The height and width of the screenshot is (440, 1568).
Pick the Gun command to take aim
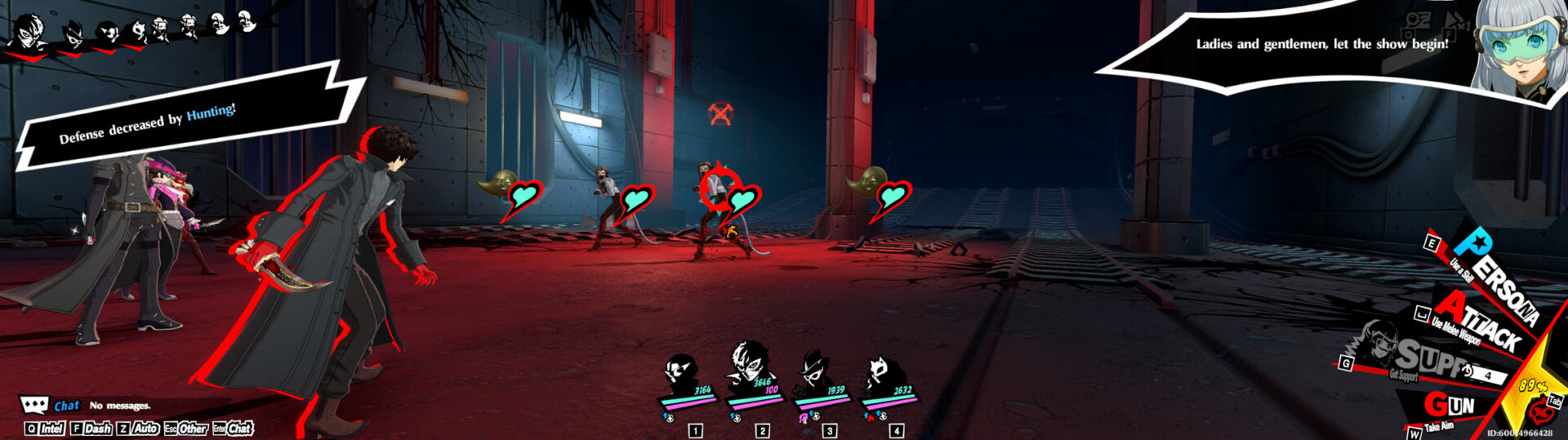tap(1449, 406)
